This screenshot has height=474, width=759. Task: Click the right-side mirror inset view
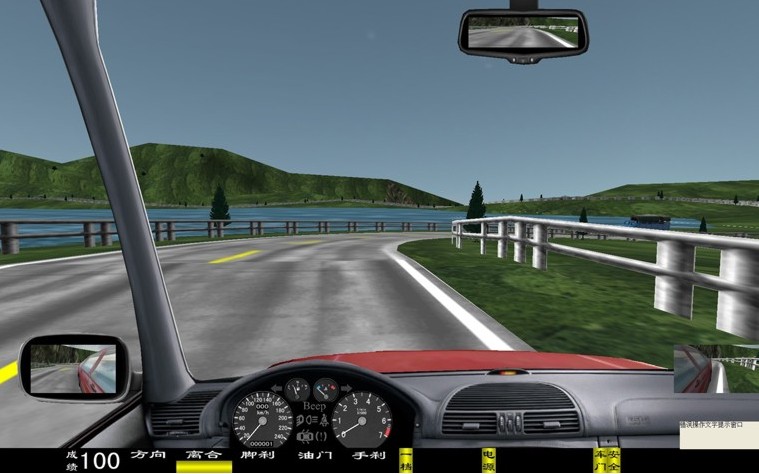[716, 369]
